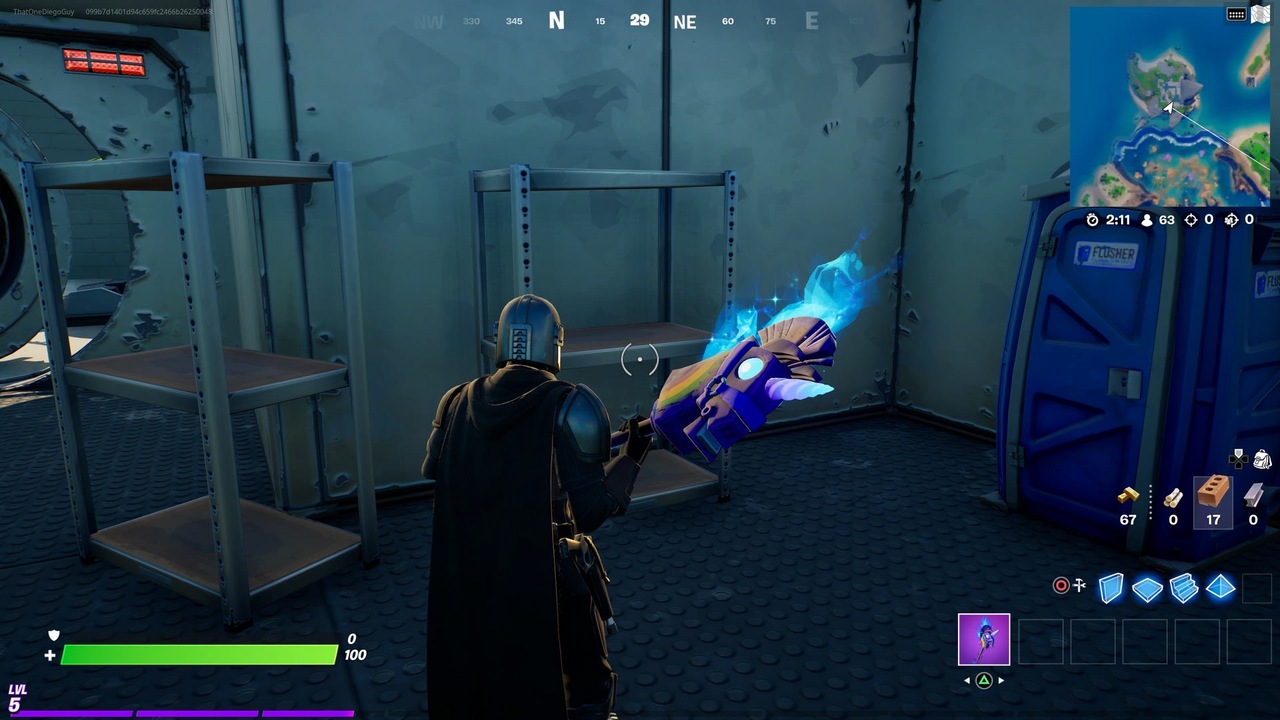Screen dimensions: 1280x720
Task: Click the wood resource icon
Action: coord(1174,500)
